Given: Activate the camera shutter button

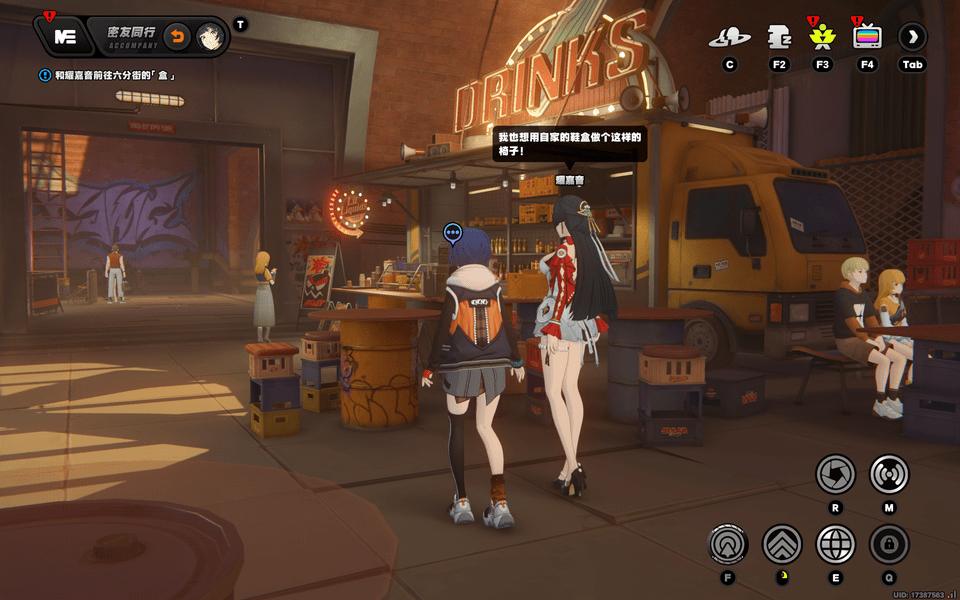Looking at the screenshot, I should (835, 474).
